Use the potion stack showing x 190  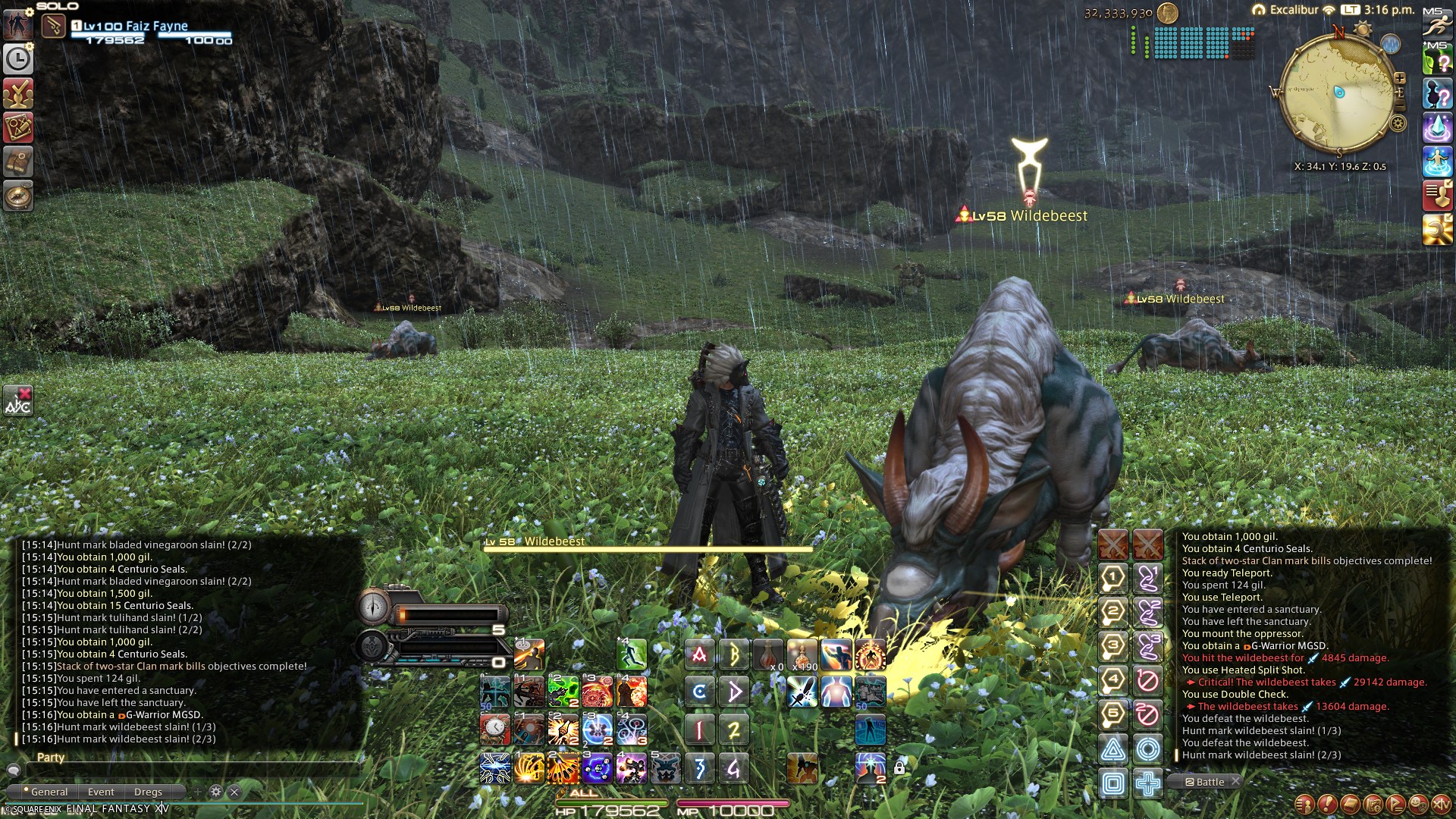[802, 655]
